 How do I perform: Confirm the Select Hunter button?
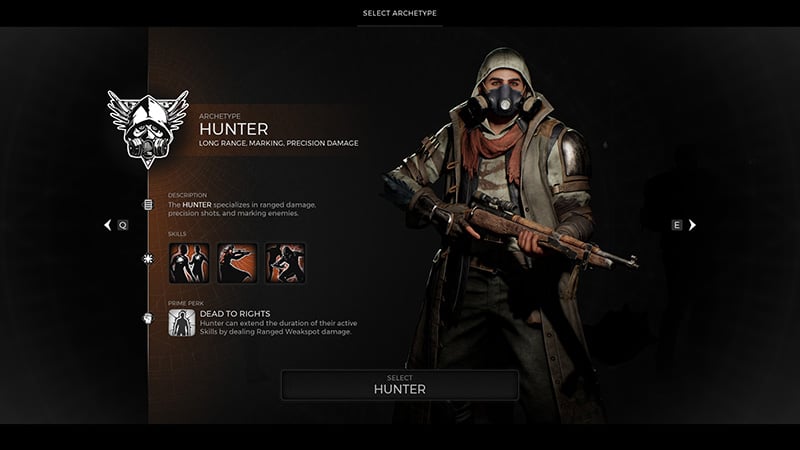(399, 385)
